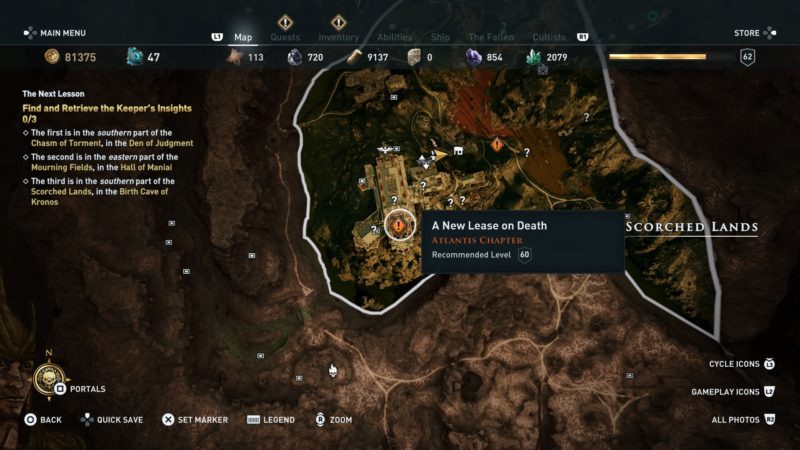
Task: Select the A New Lease on Death quest marker
Action: [x=399, y=226]
